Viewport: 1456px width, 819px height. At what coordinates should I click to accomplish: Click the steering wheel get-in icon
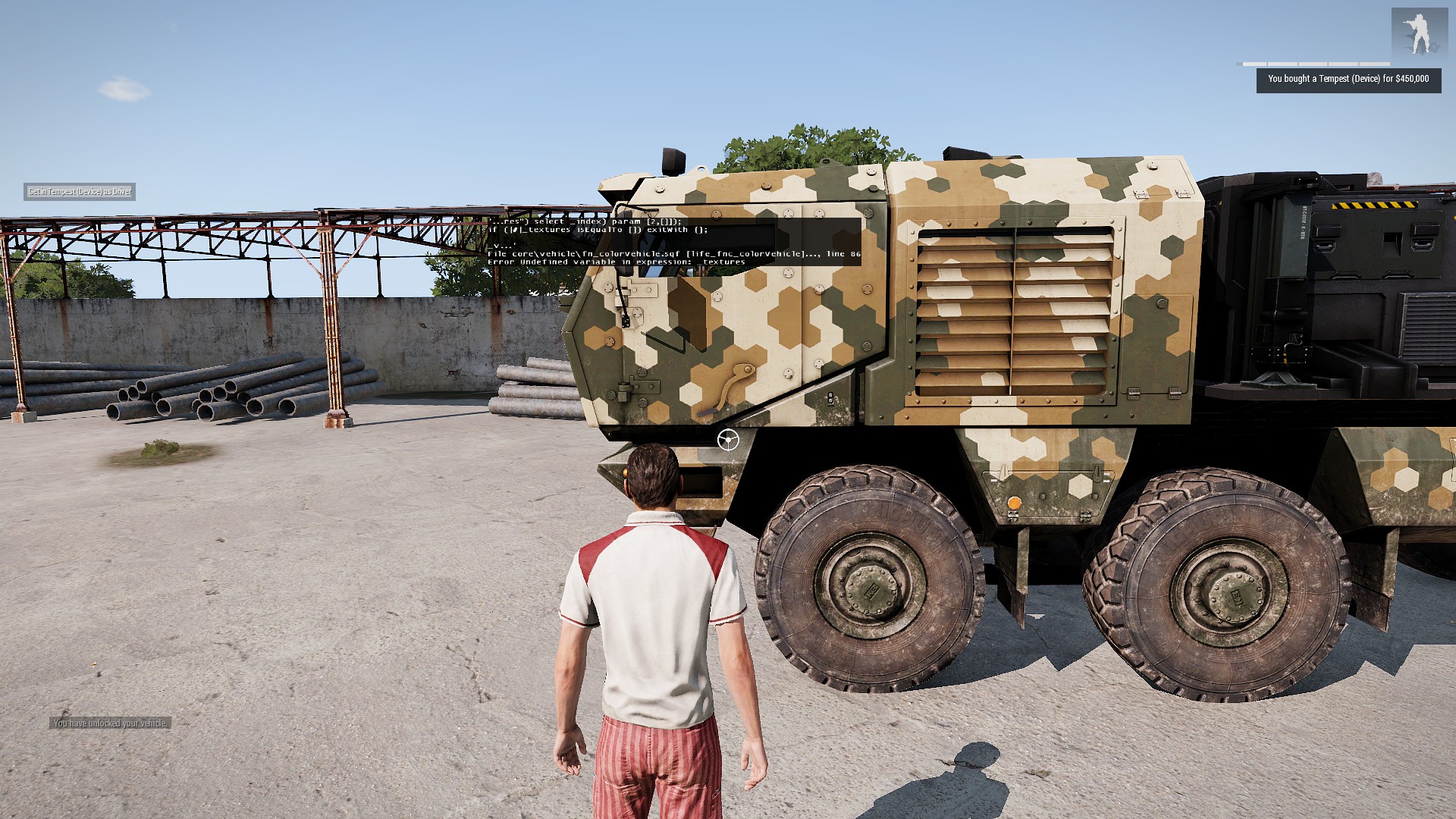coord(728,439)
